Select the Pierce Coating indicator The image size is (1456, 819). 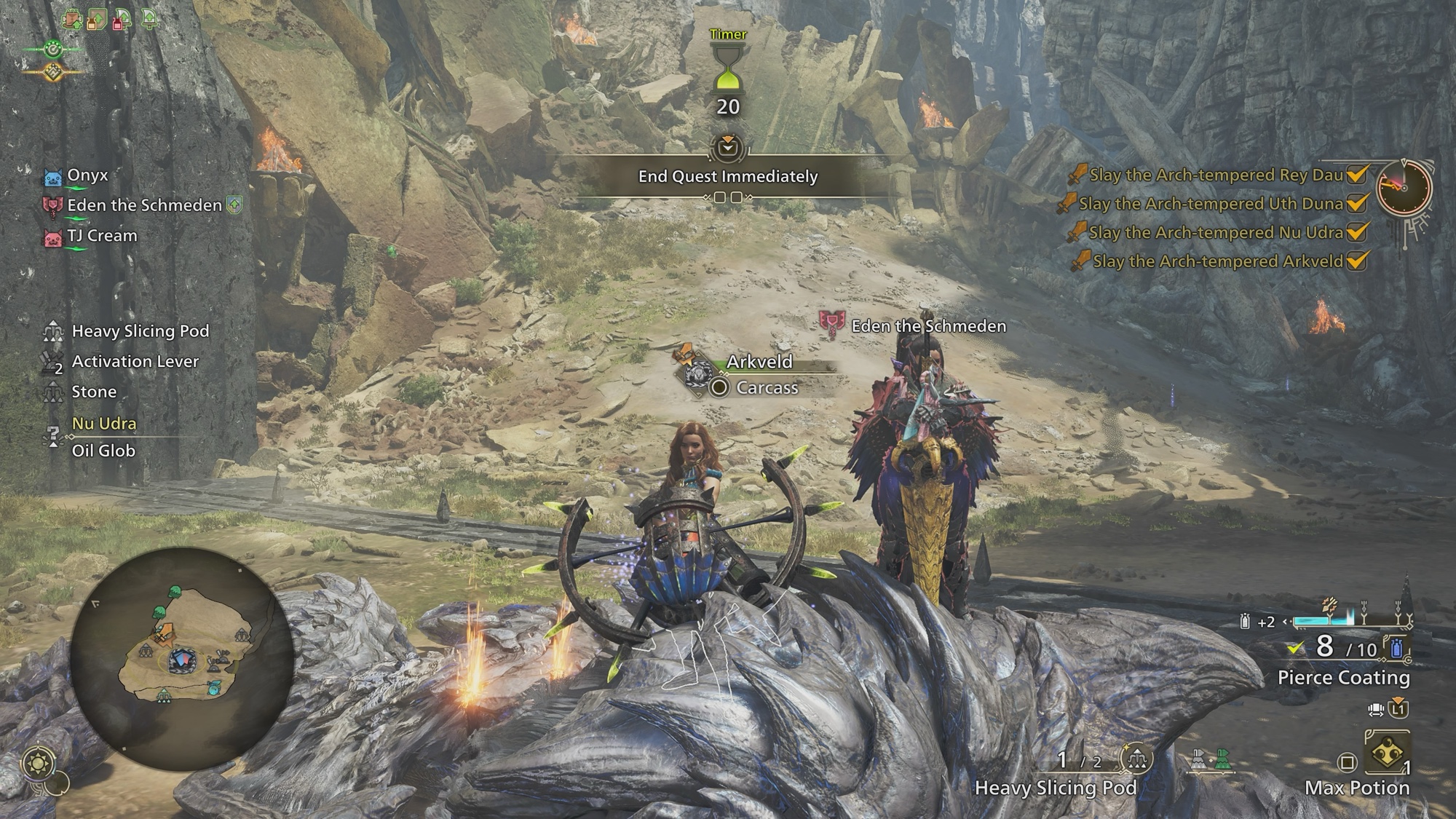1343,677
